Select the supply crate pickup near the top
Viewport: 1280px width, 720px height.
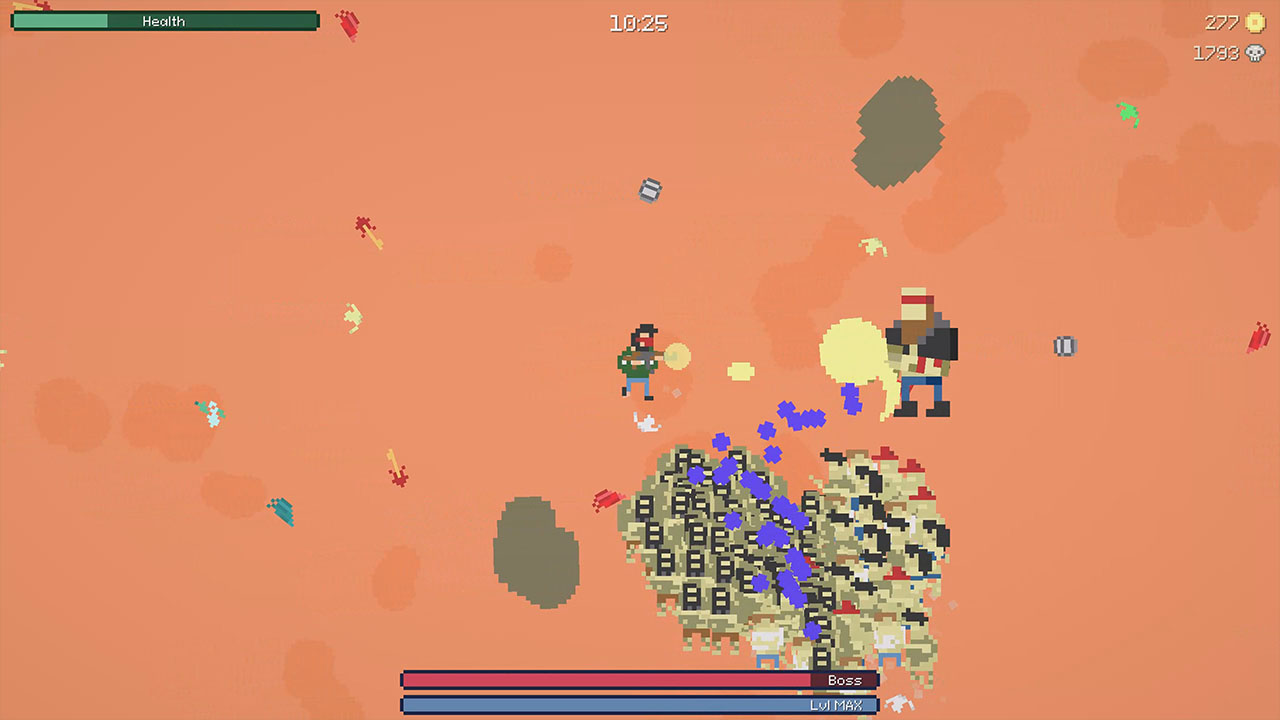pos(649,191)
